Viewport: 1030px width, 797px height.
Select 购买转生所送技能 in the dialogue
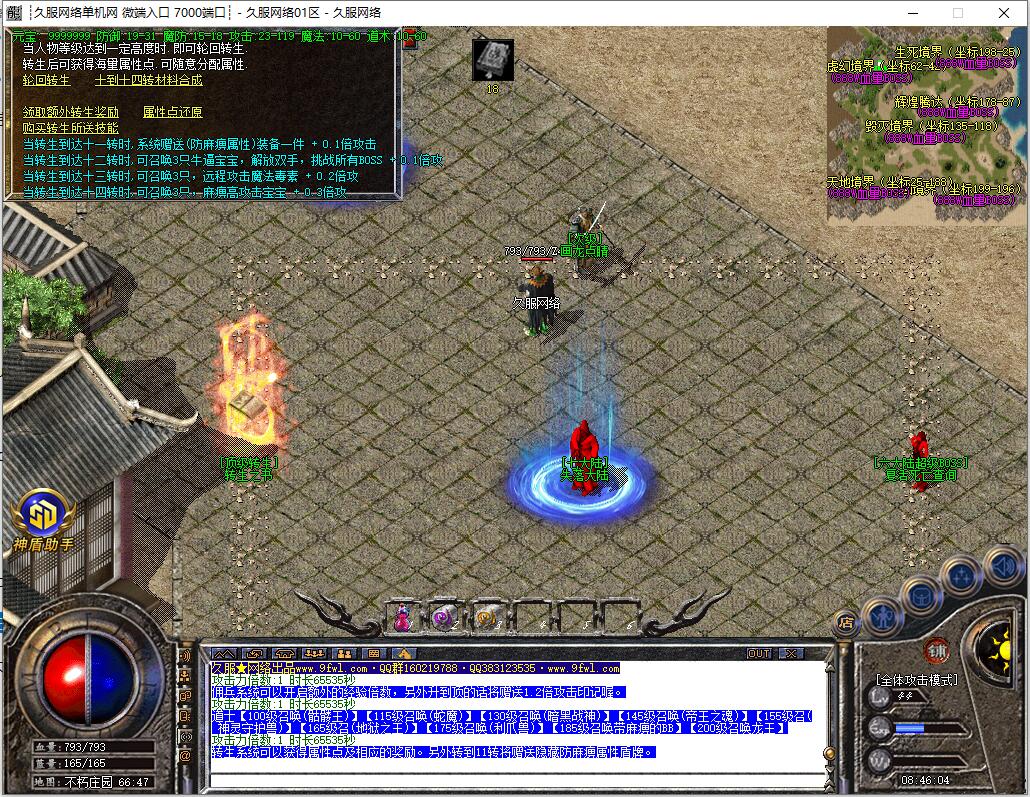coord(70,128)
